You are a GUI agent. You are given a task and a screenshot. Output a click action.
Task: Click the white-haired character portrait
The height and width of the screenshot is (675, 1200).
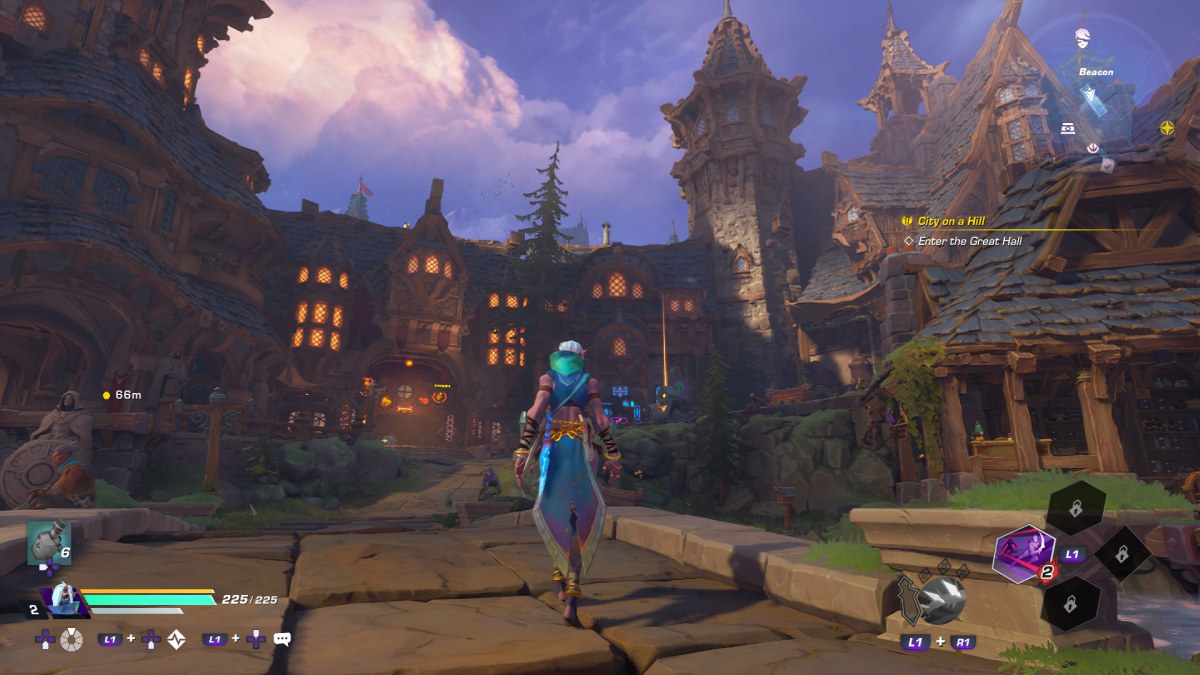coord(64,599)
